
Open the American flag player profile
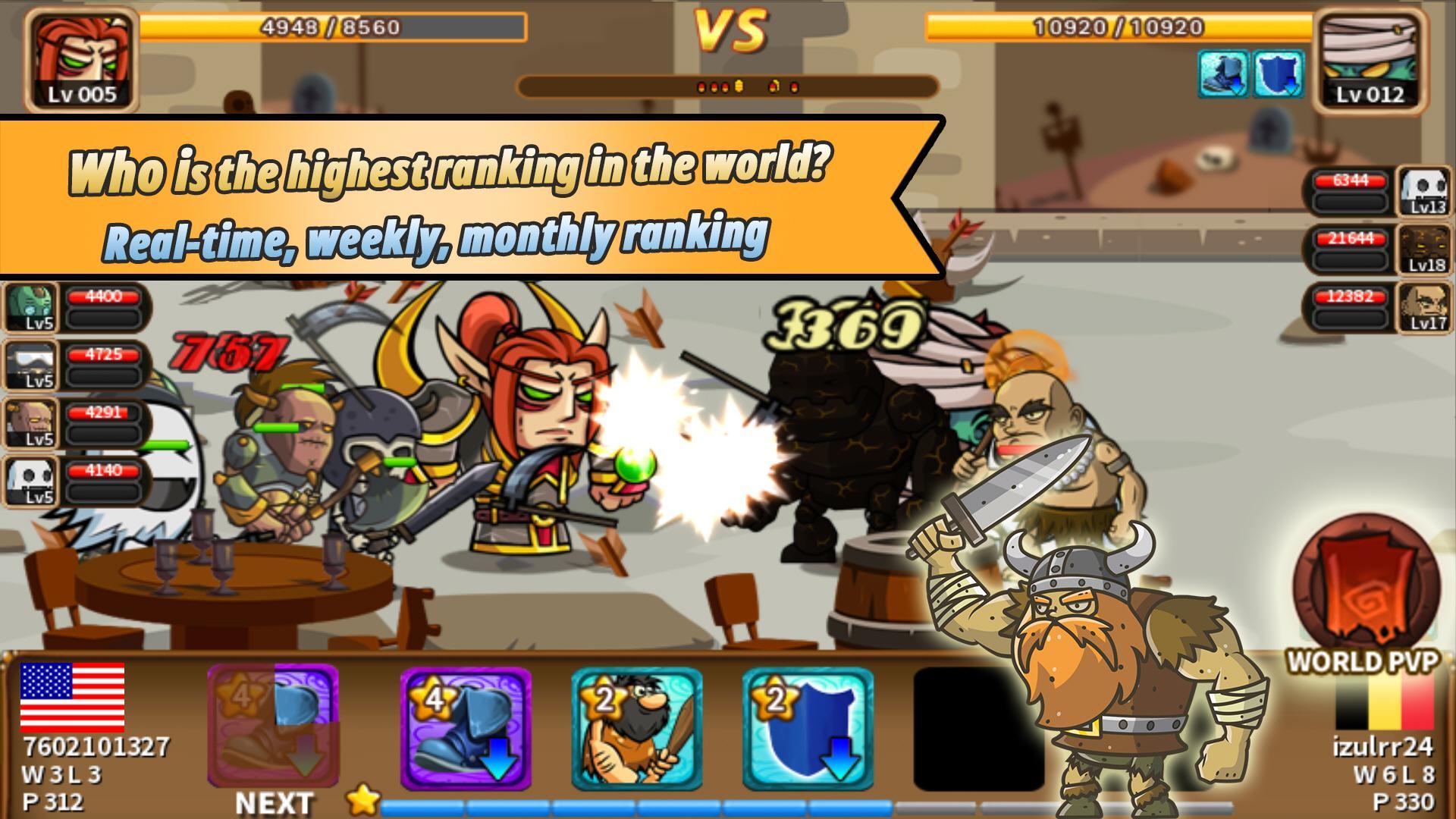pos(74,698)
